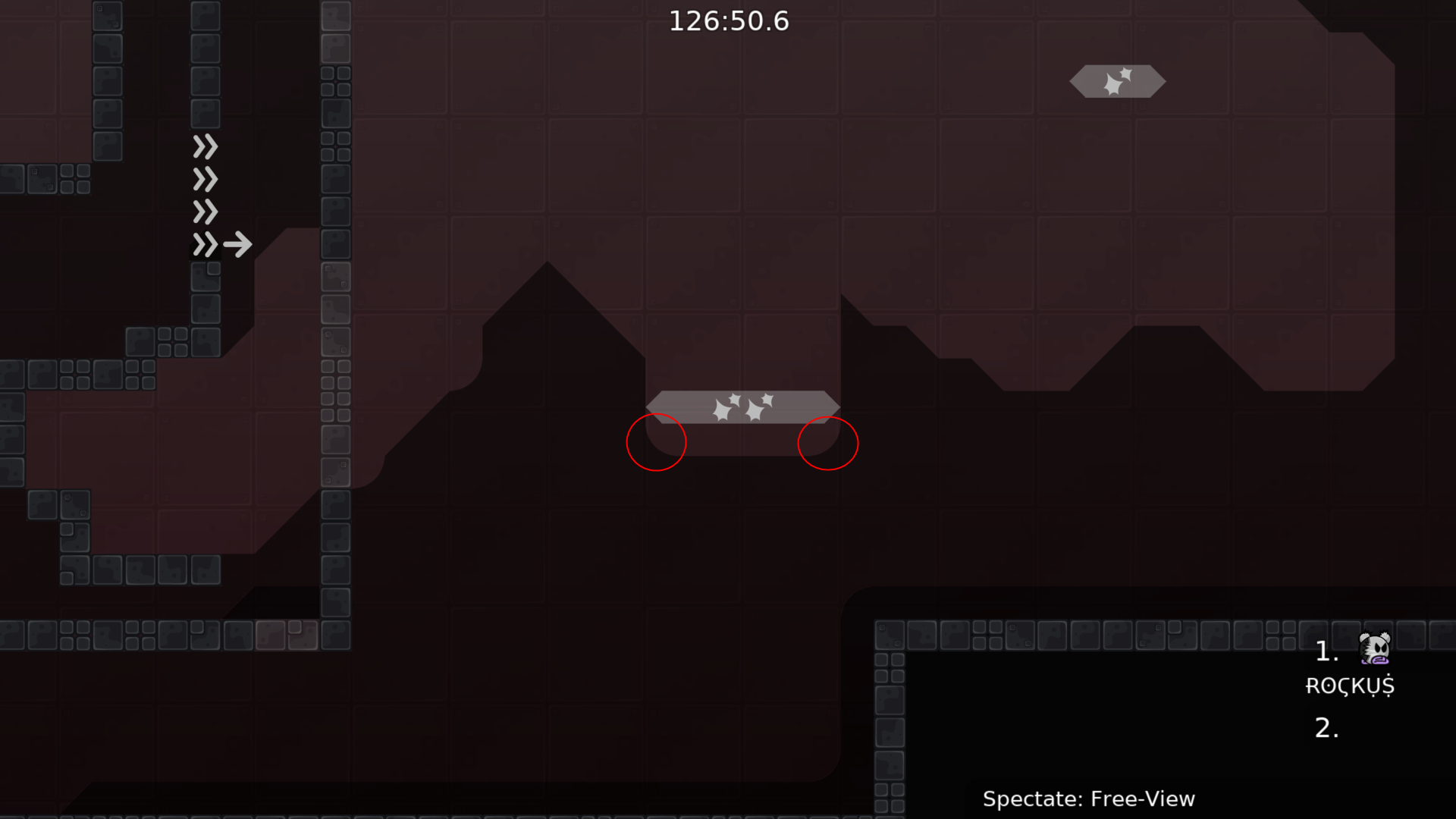Image resolution: width=1456 pixels, height=819 pixels.
Task: Click the topmost double-chevron speed indicator
Action: point(204,146)
